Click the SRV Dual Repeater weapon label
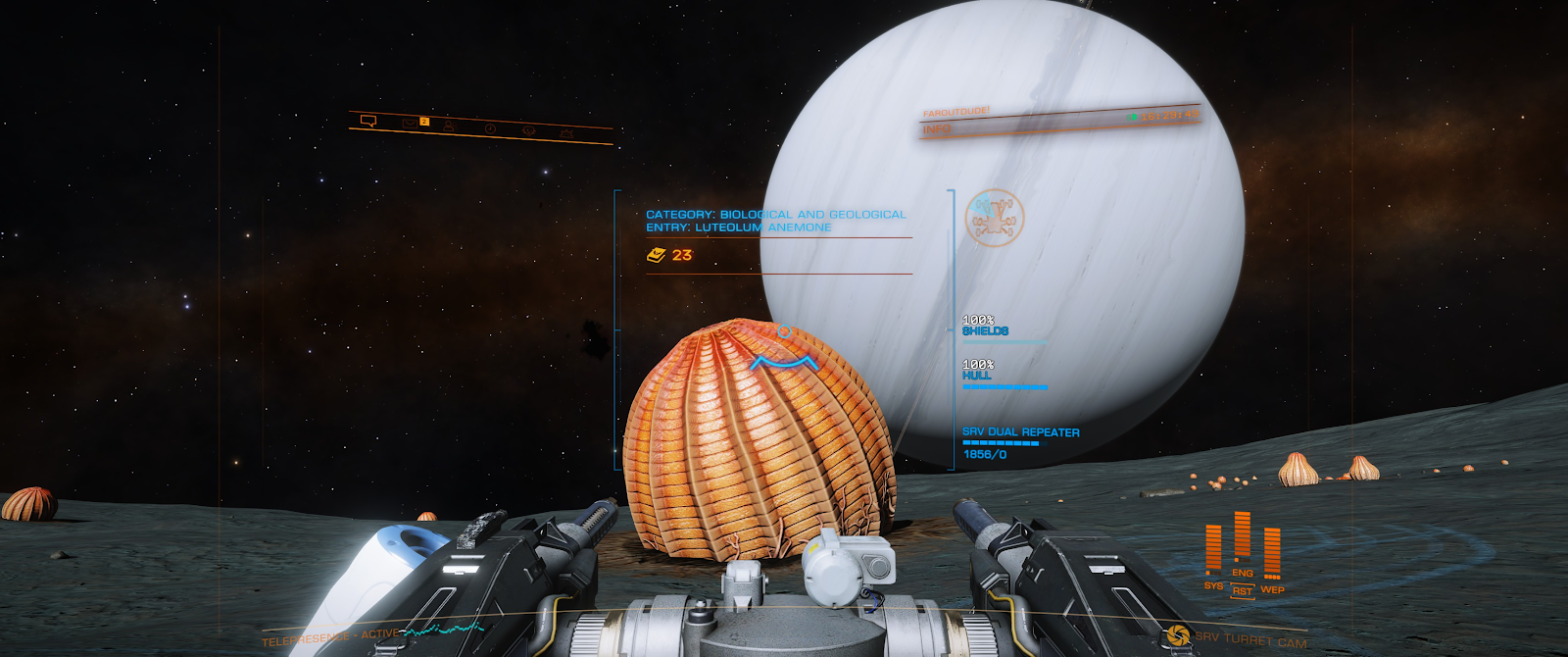Screen dimensions: 1568x657 (x=1020, y=432)
